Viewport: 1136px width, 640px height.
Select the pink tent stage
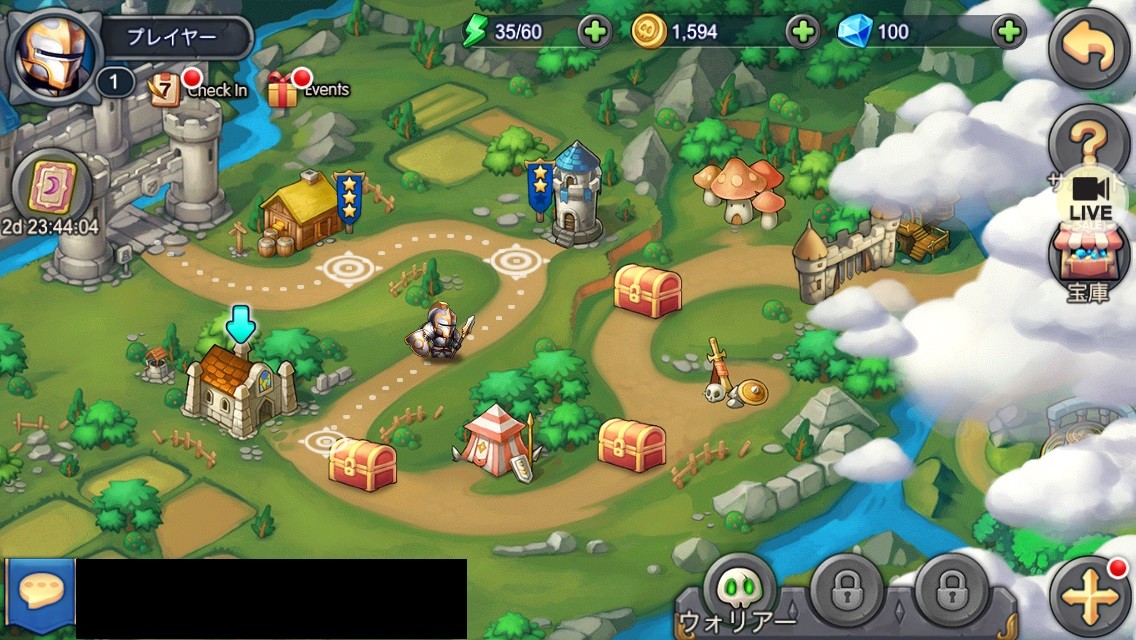tap(495, 440)
